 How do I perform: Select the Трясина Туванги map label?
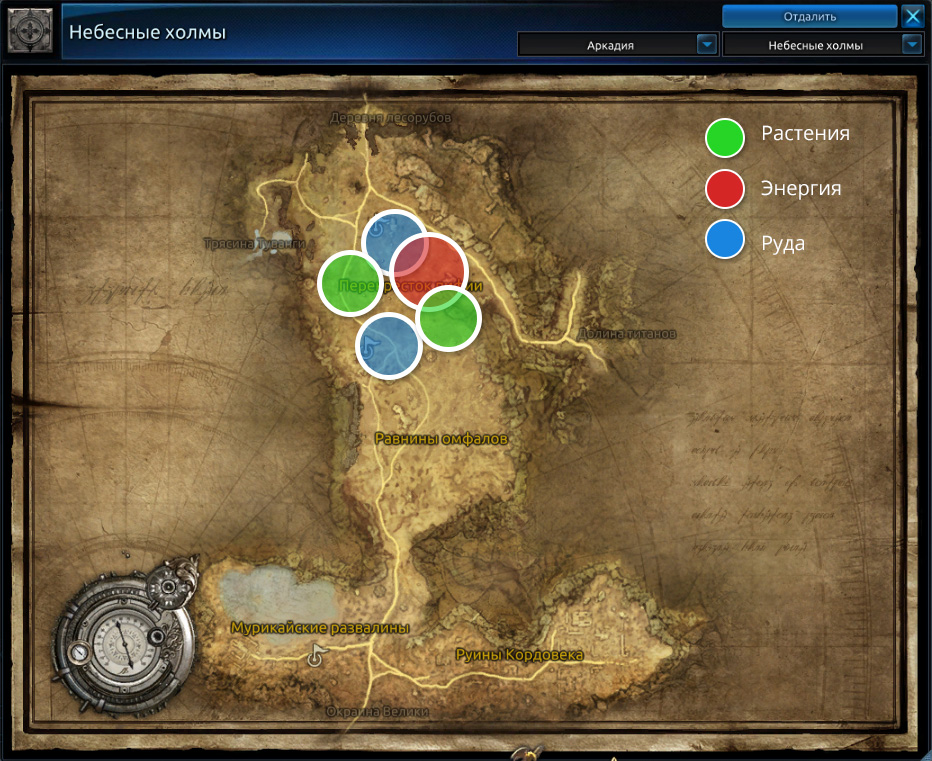(x=253, y=243)
